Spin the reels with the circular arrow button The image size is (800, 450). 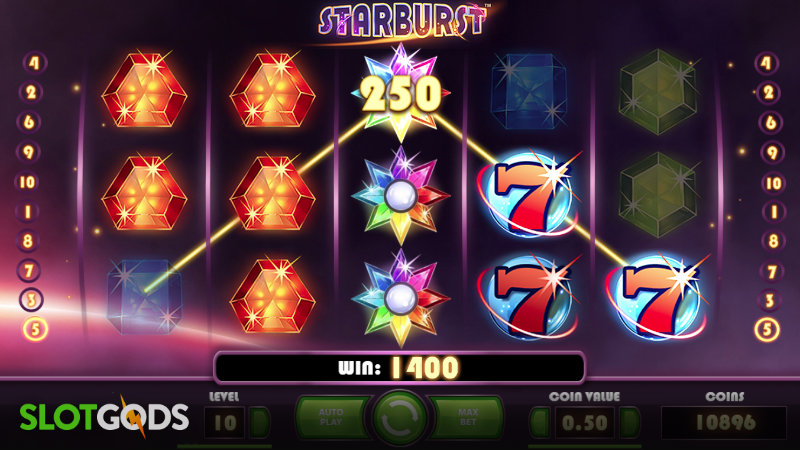(x=400, y=419)
